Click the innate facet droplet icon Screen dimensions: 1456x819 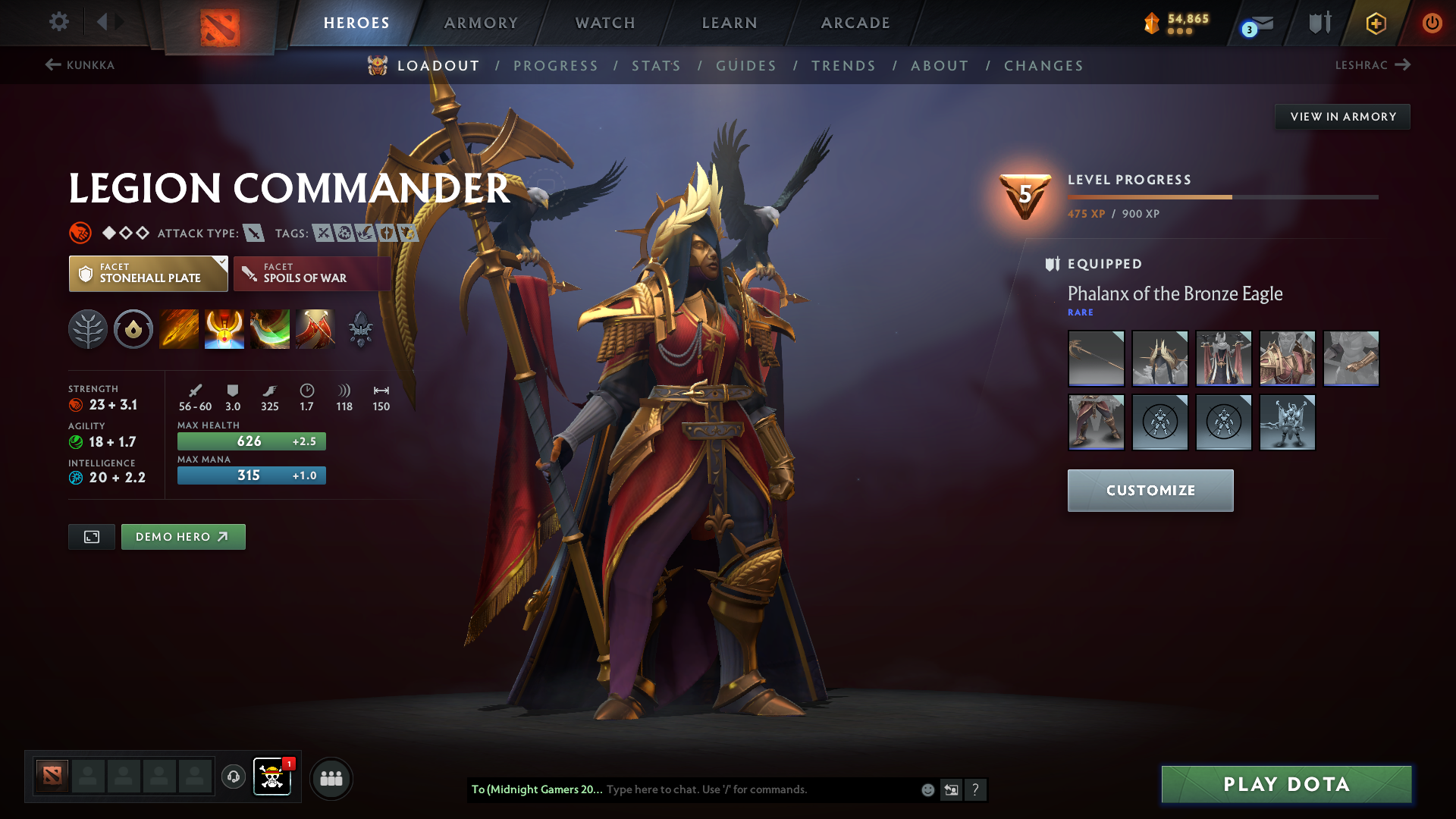133,329
